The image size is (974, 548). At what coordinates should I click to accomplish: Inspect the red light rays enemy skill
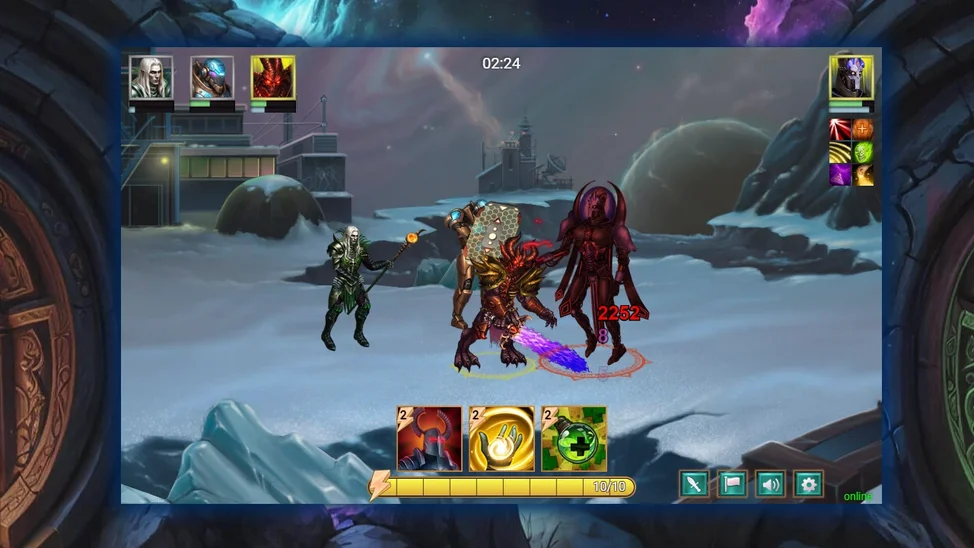840,129
